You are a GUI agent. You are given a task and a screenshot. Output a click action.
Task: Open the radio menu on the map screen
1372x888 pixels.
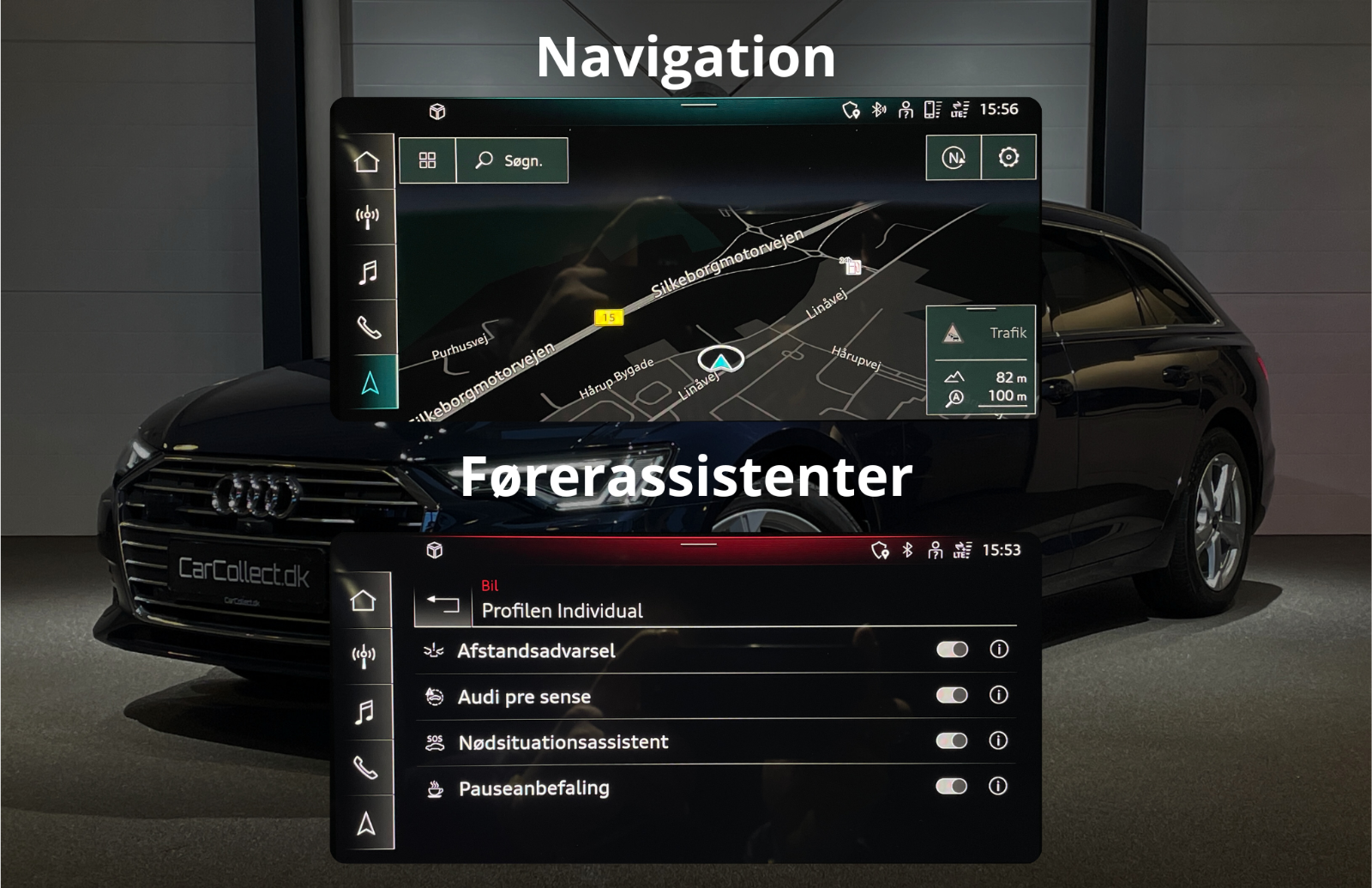[x=367, y=216]
